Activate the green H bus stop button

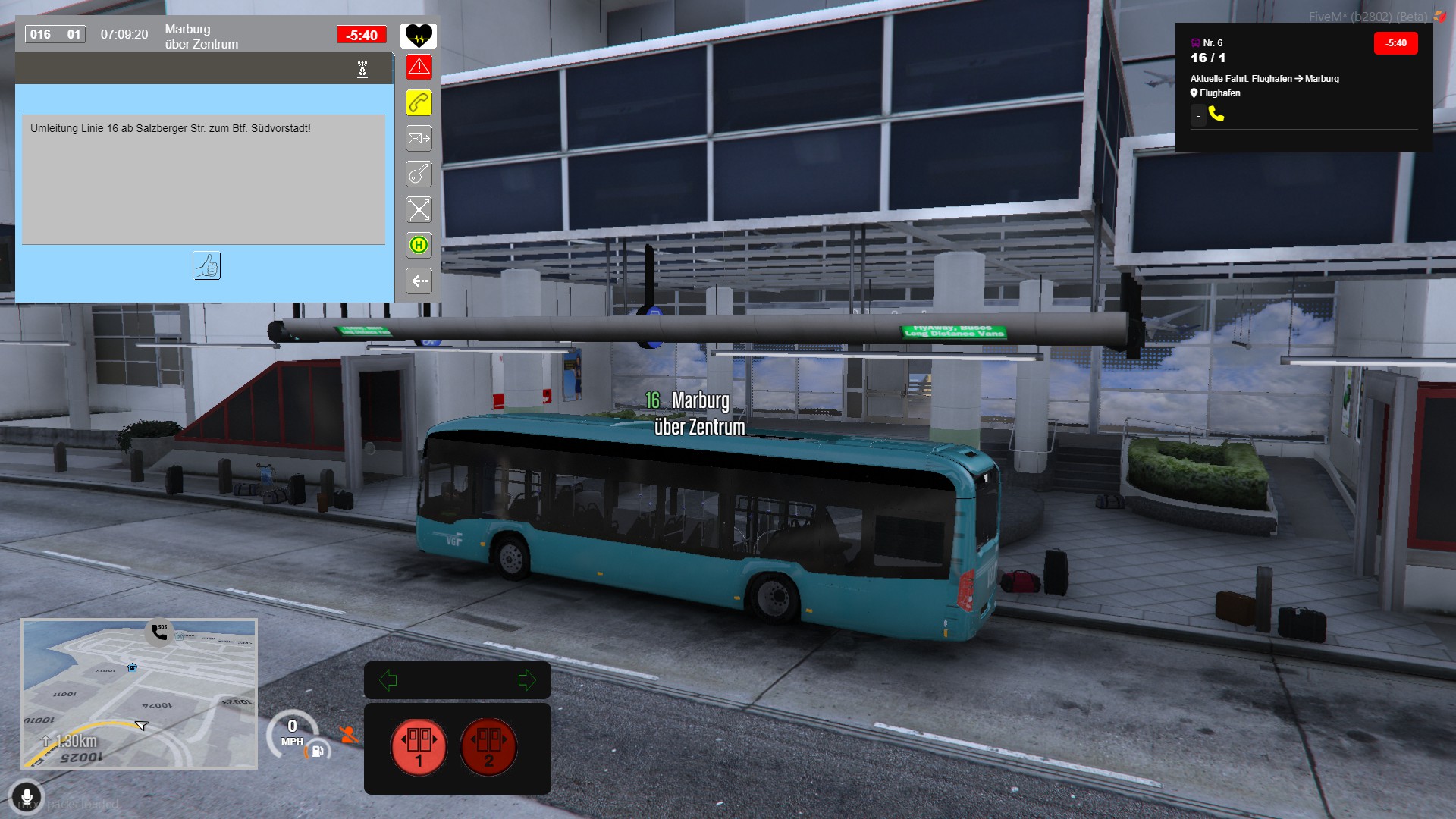[419, 245]
